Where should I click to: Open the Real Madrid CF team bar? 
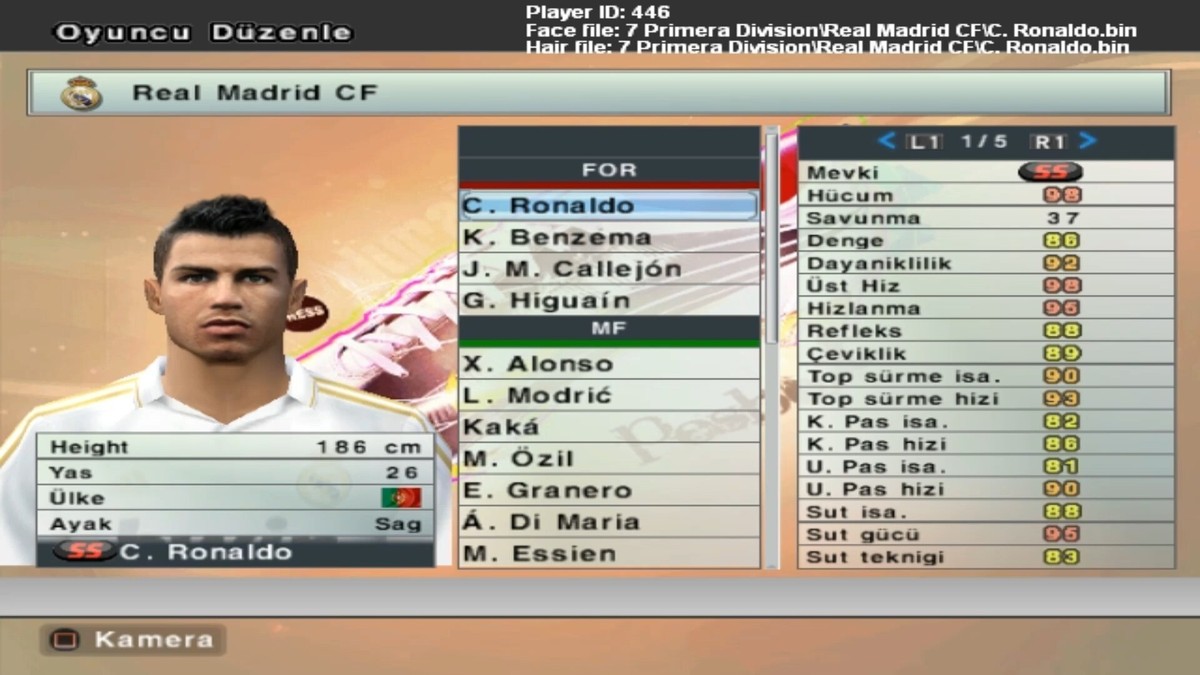click(598, 93)
